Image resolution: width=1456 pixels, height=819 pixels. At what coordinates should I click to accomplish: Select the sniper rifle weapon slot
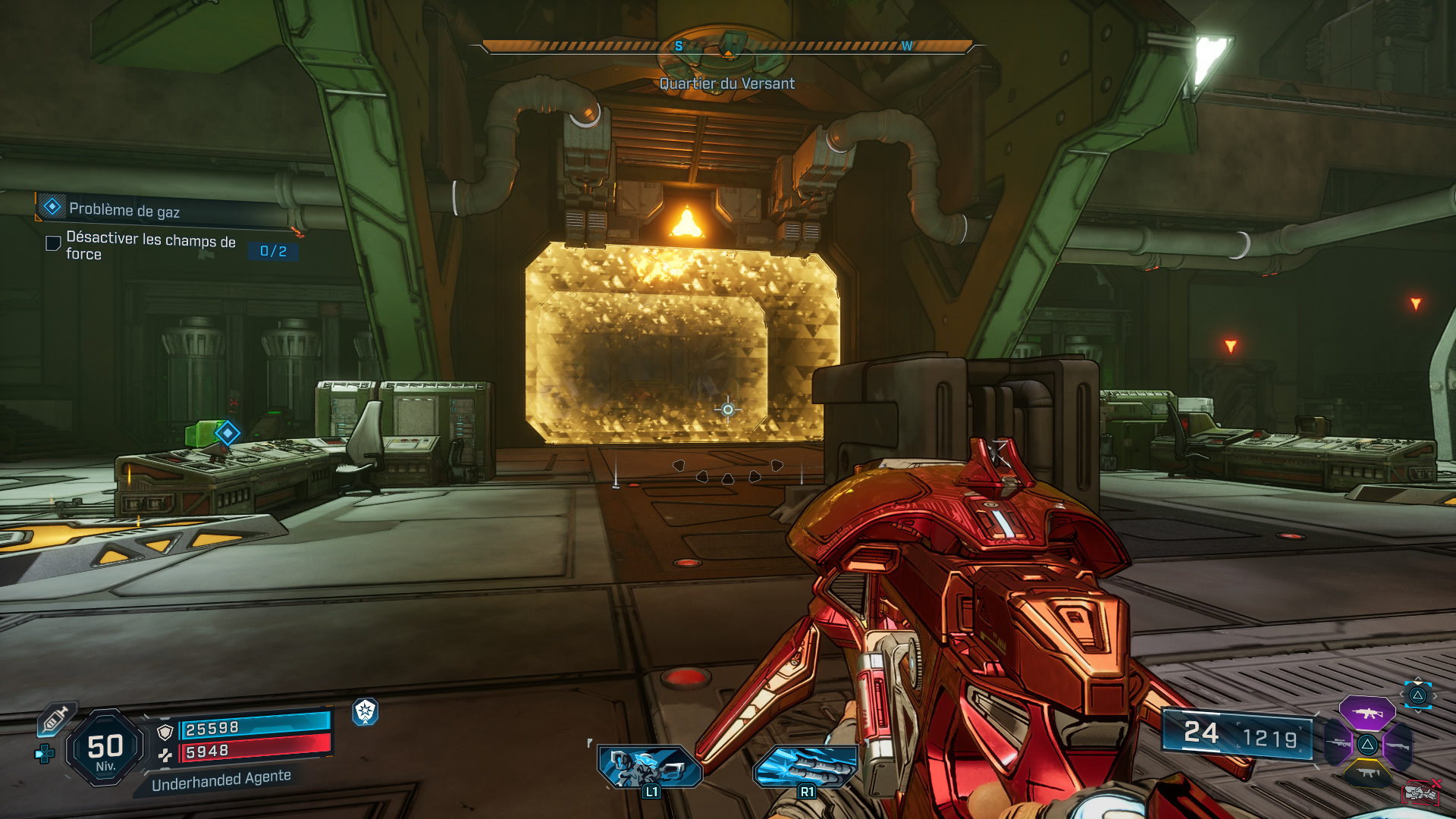(x=1338, y=743)
